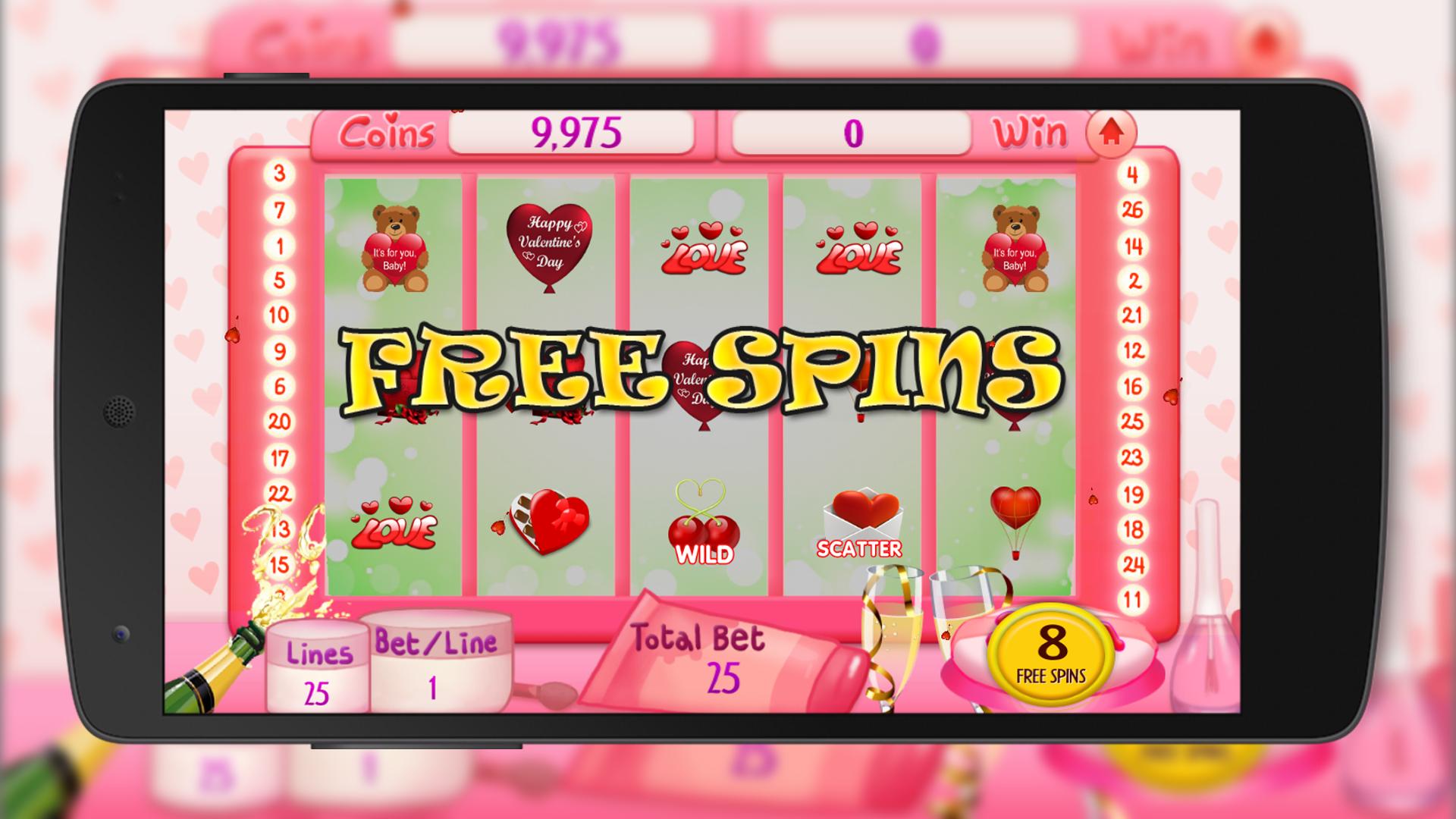Tap the Coins label on the header bar
The height and width of the screenshot is (819, 1456).
(385, 133)
